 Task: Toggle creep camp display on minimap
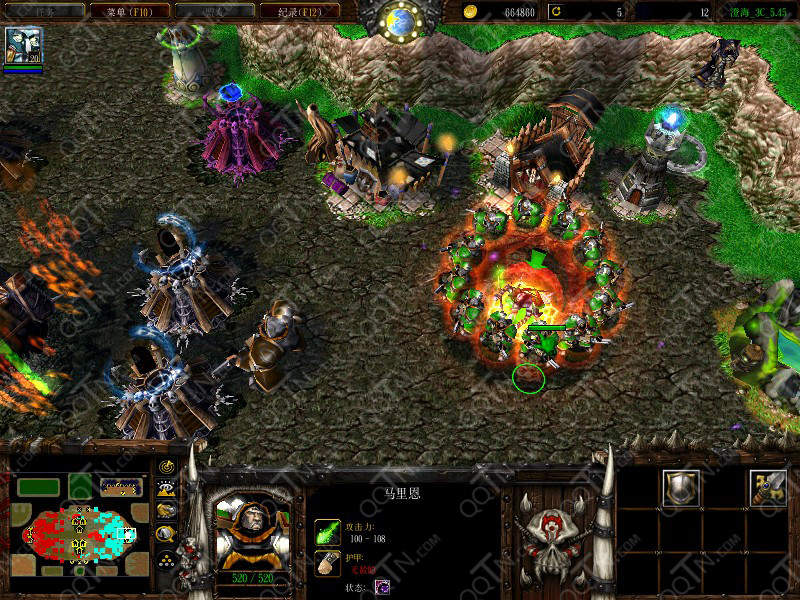tap(167, 534)
